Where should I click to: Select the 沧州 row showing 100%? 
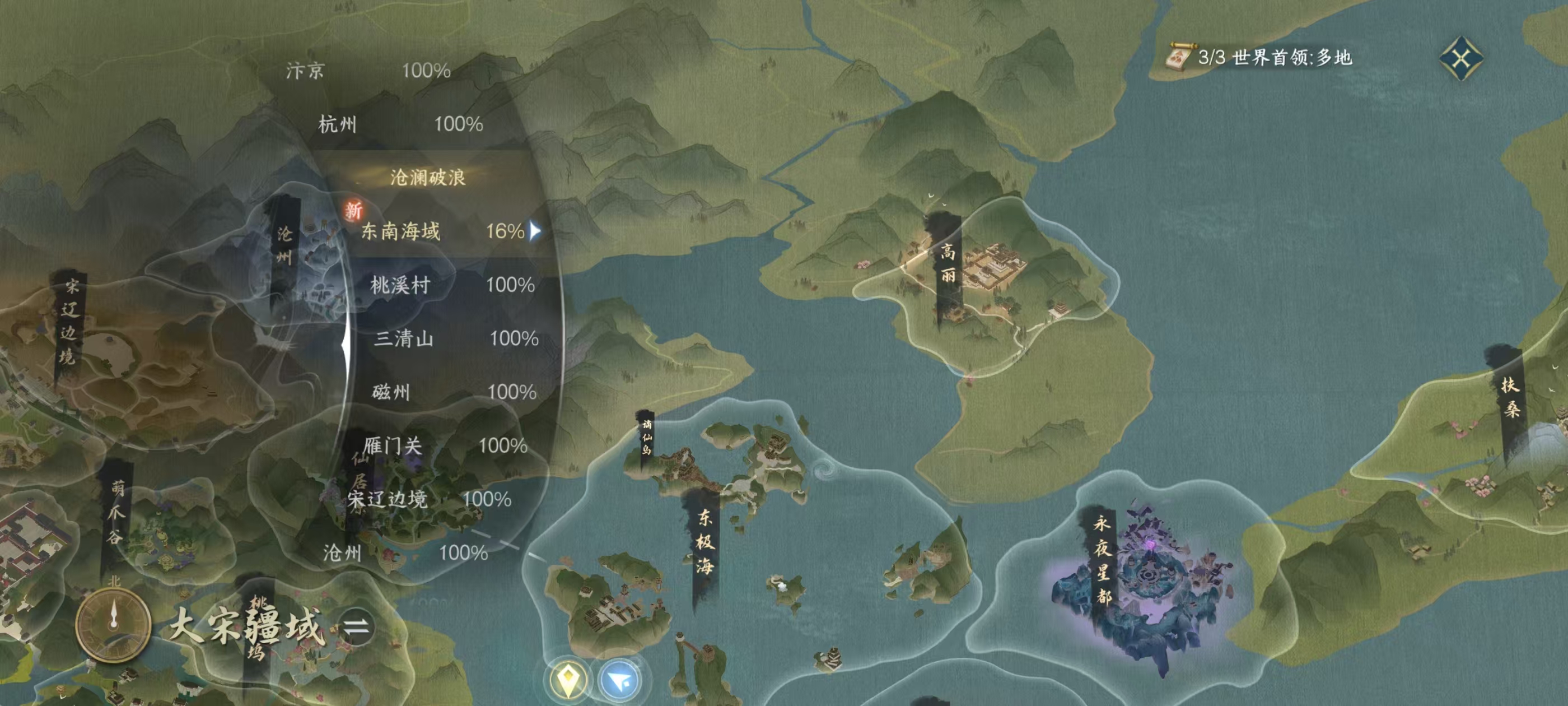coord(405,553)
